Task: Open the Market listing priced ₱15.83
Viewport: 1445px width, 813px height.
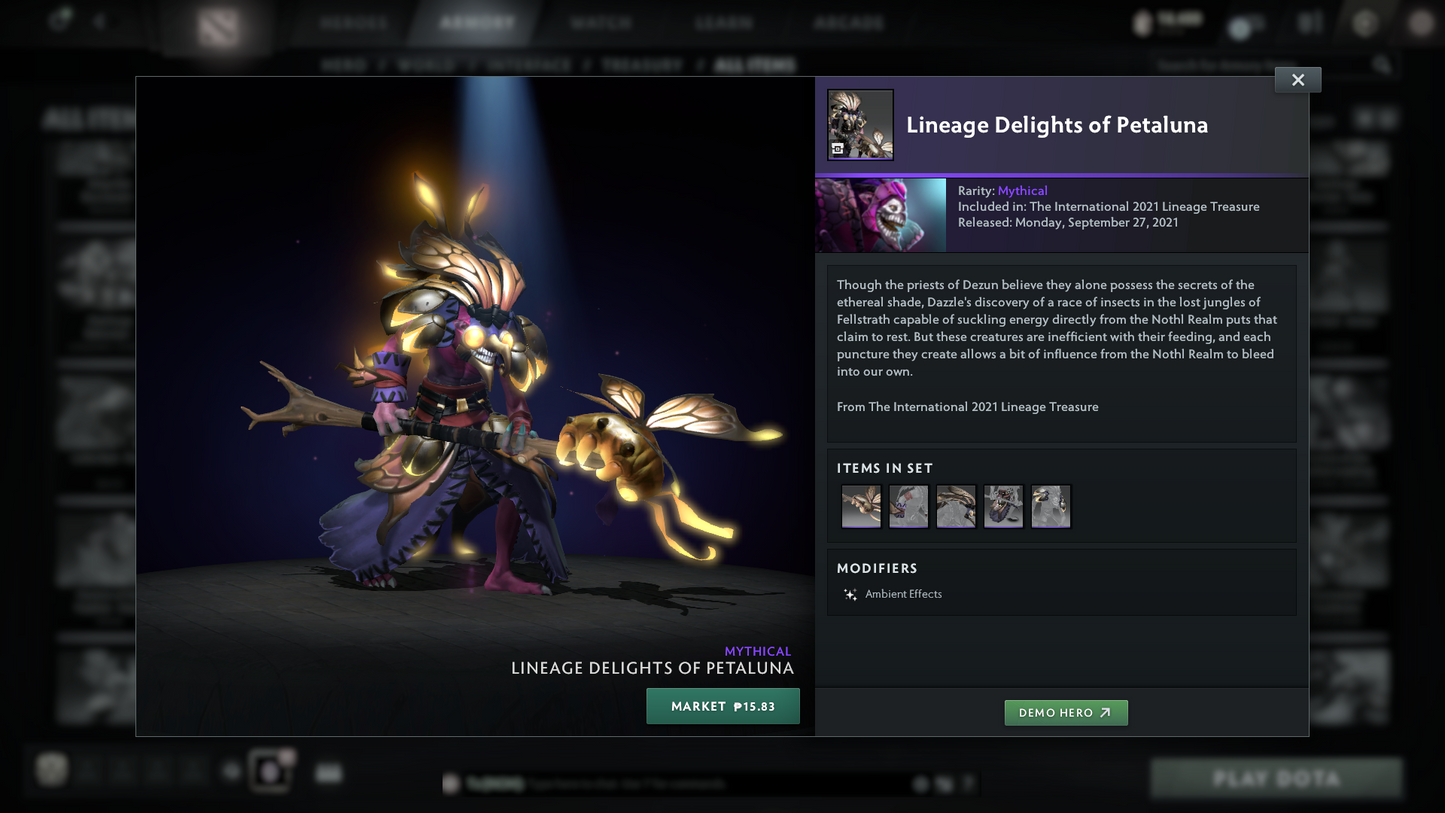Action: [x=722, y=706]
